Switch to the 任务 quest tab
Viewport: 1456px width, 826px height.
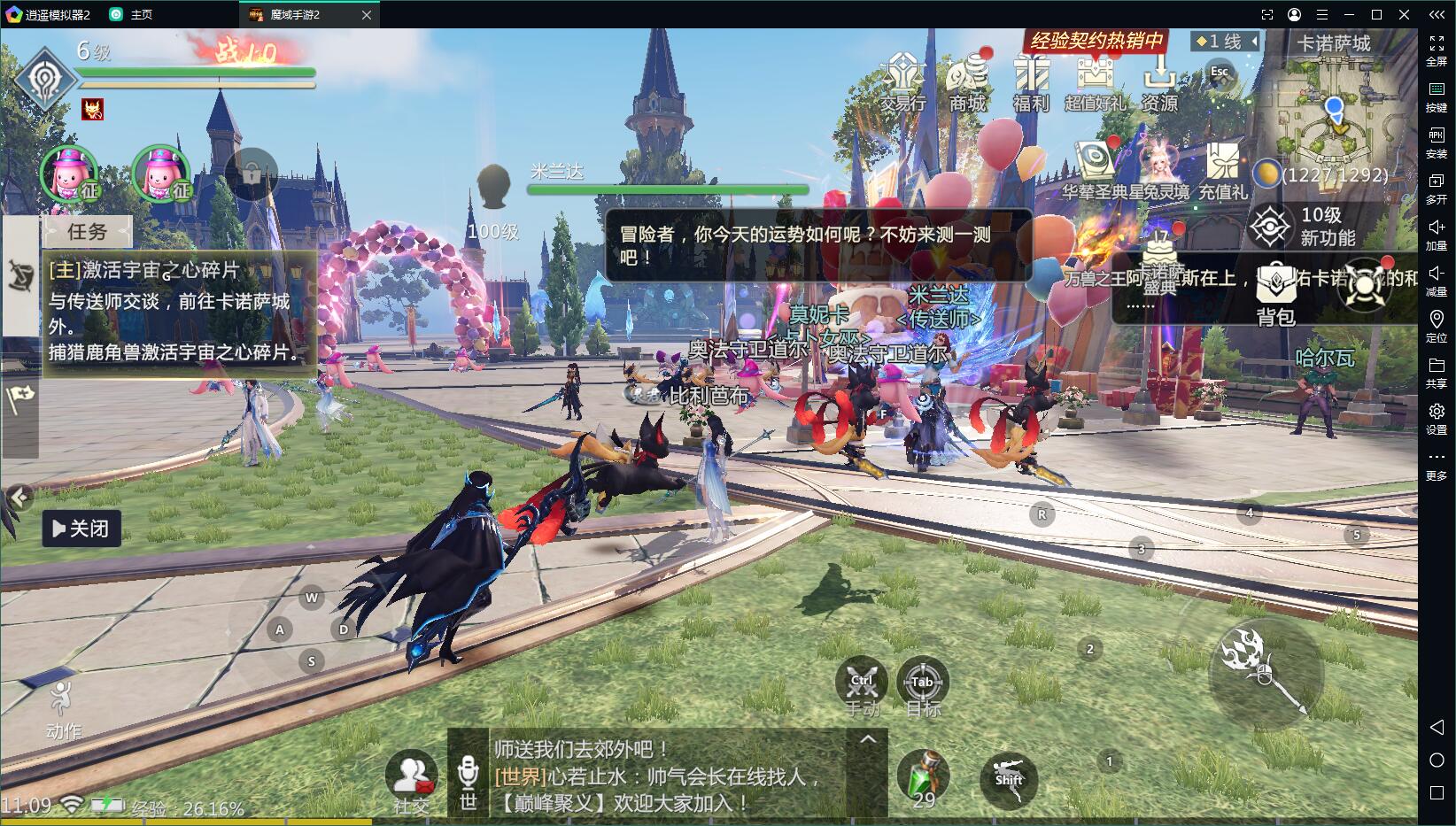(x=87, y=232)
